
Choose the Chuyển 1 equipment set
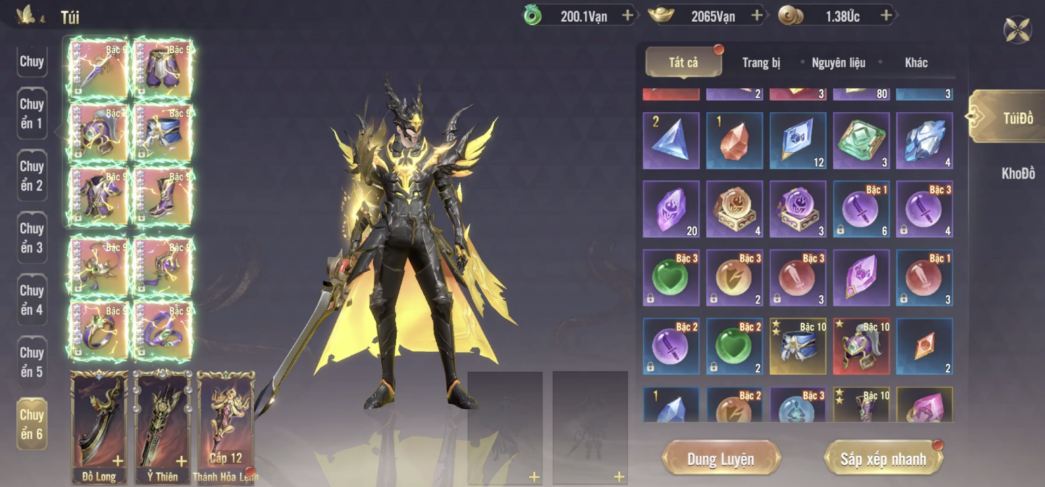tap(32, 114)
